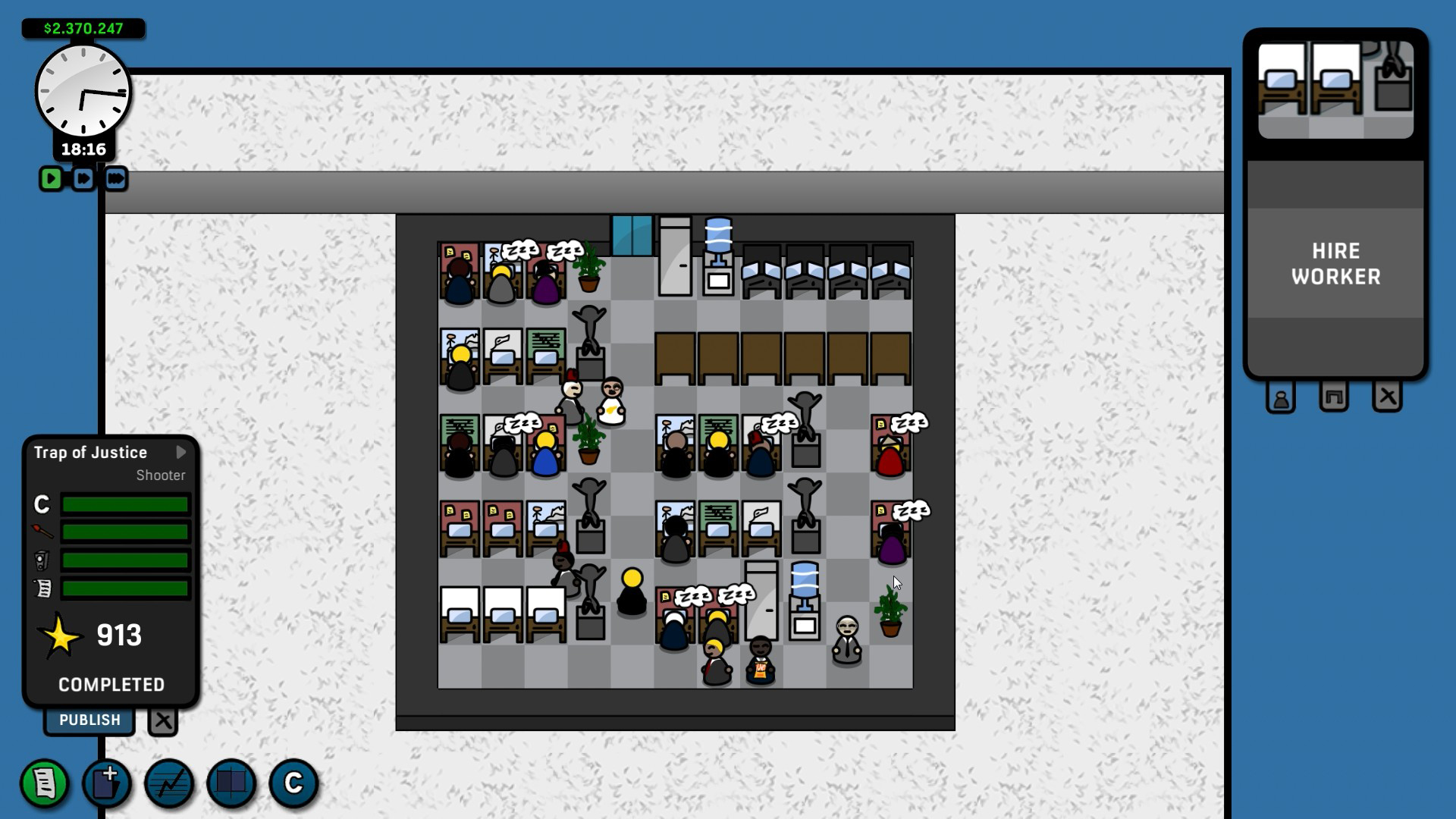Viewport: 1456px width, 819px height.
Task: Publish the completed Trap of Justice game
Action: [x=89, y=720]
